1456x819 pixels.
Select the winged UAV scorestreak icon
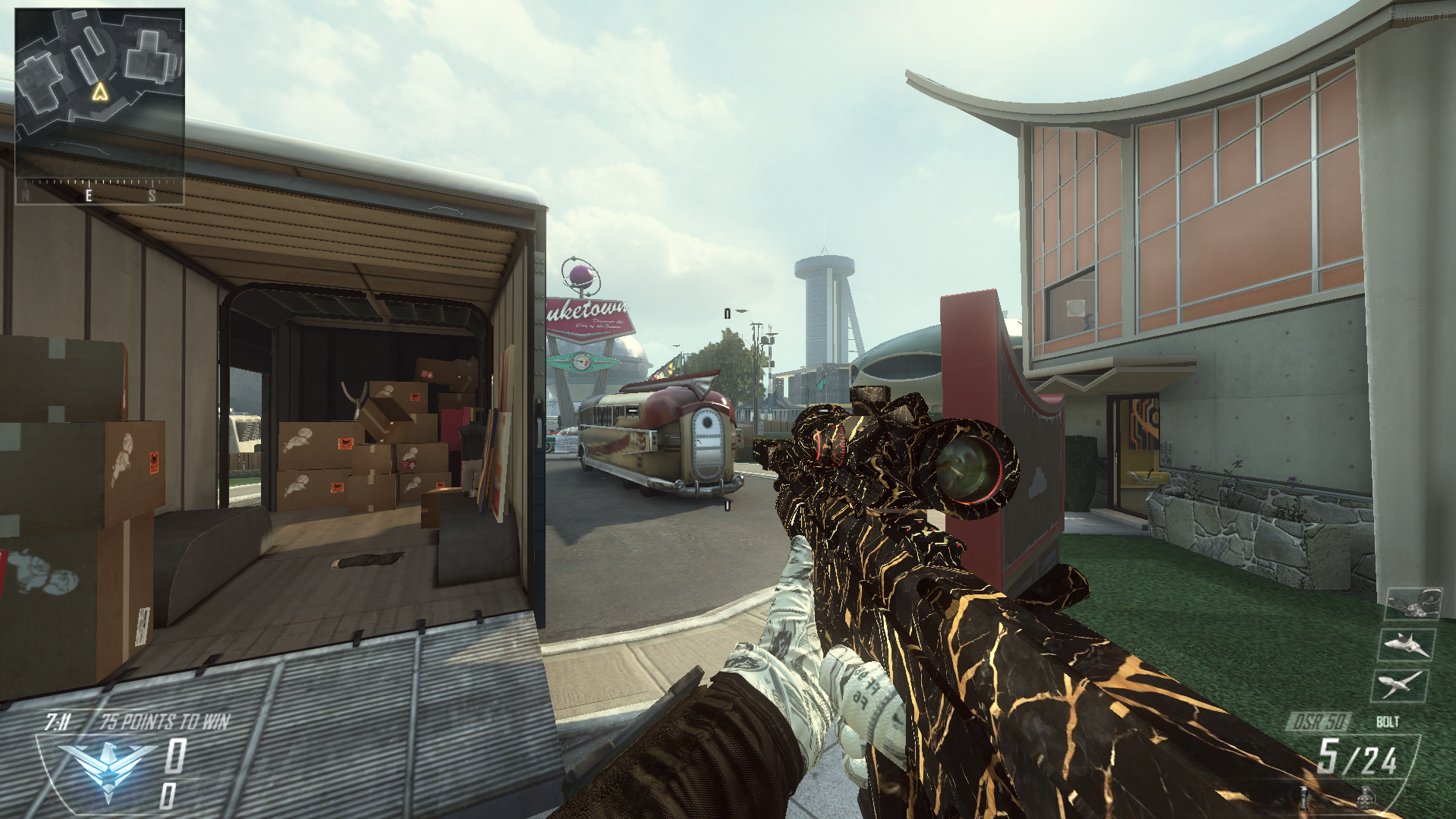coord(1400,685)
